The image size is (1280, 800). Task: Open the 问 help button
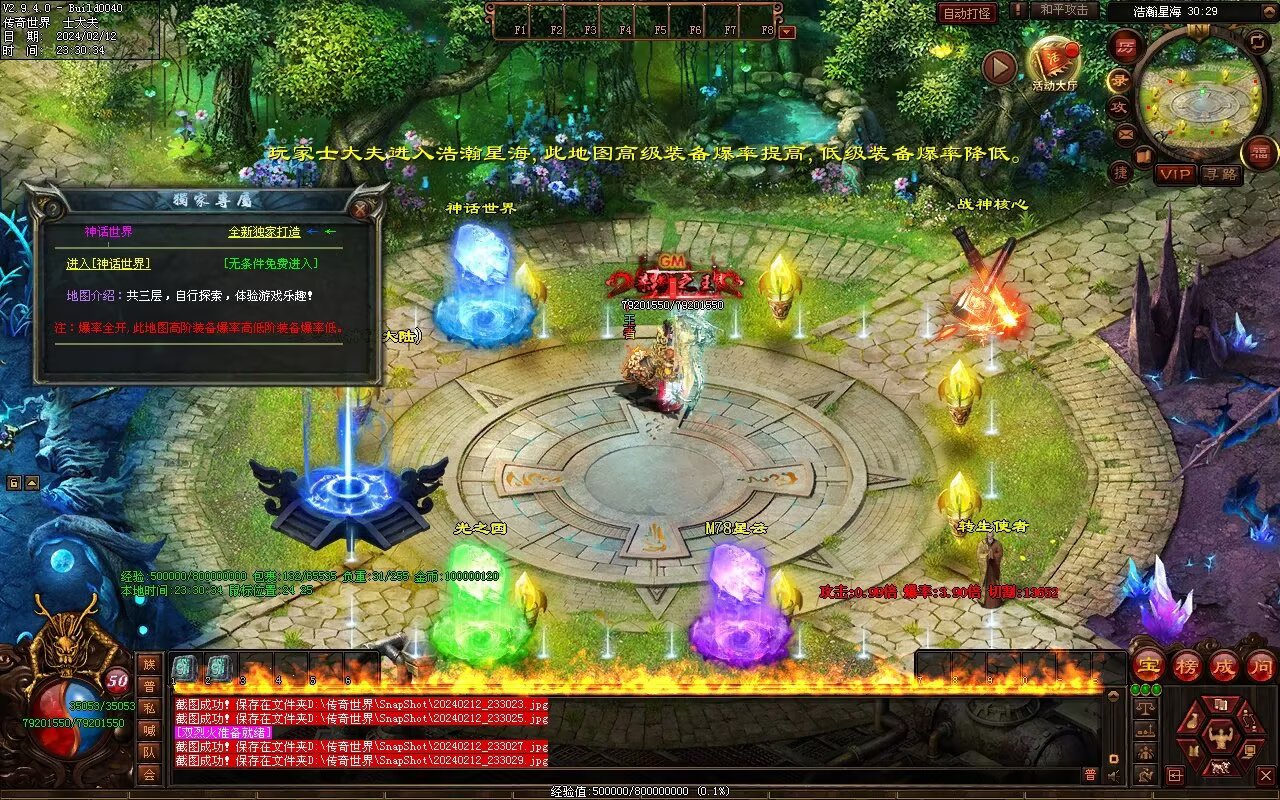(1261, 666)
